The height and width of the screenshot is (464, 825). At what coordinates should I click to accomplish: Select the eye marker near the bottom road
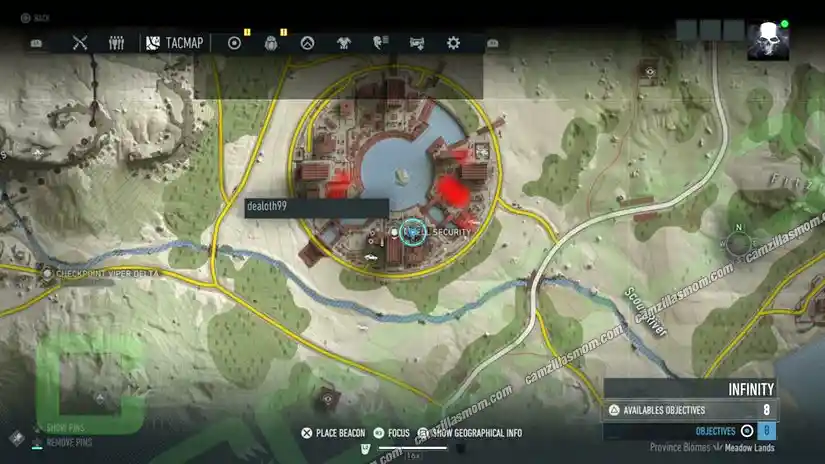click(326, 398)
